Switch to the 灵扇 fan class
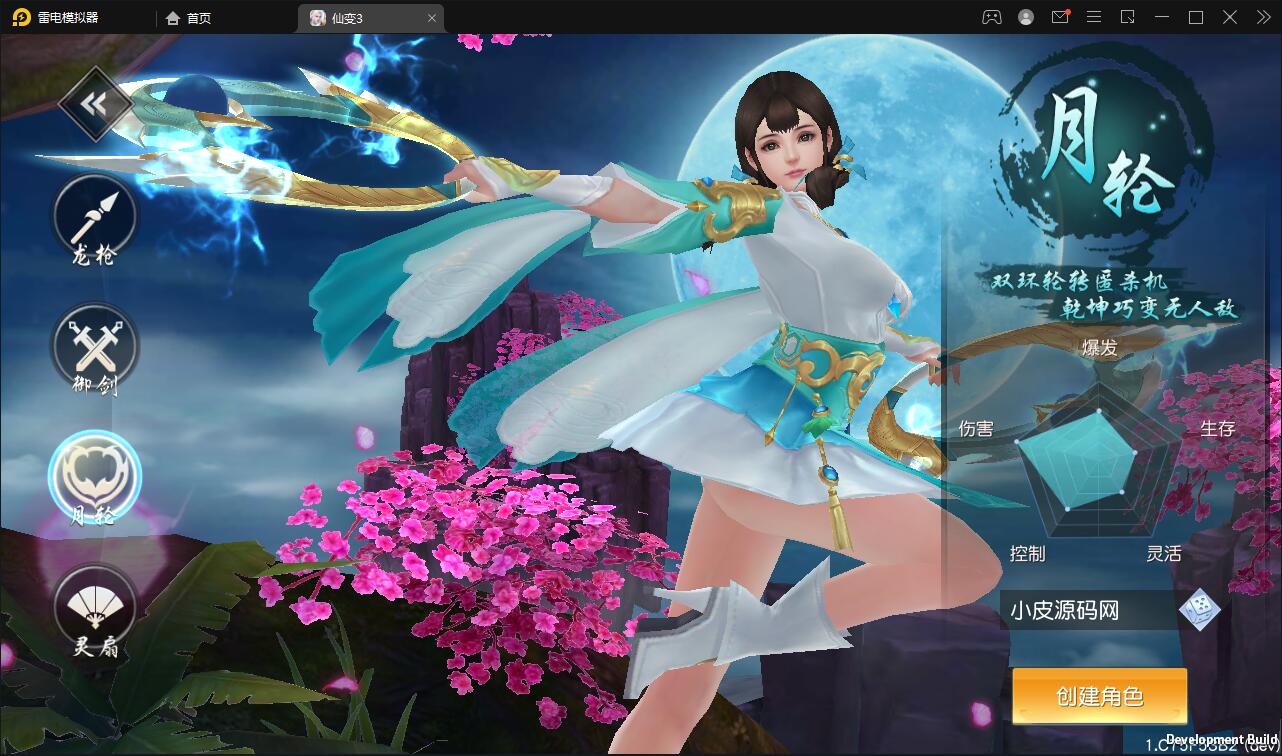This screenshot has width=1282, height=756. point(94,610)
